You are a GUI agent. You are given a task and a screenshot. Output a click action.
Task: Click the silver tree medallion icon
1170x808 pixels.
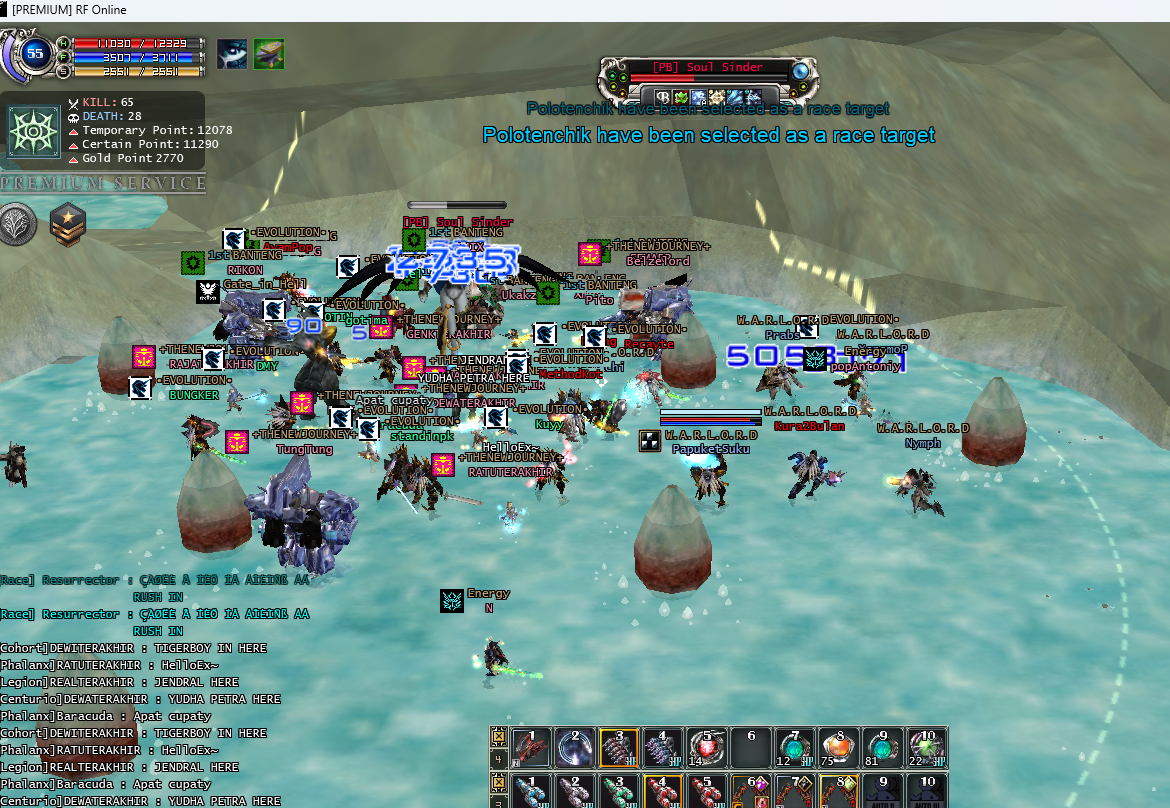click(18, 223)
